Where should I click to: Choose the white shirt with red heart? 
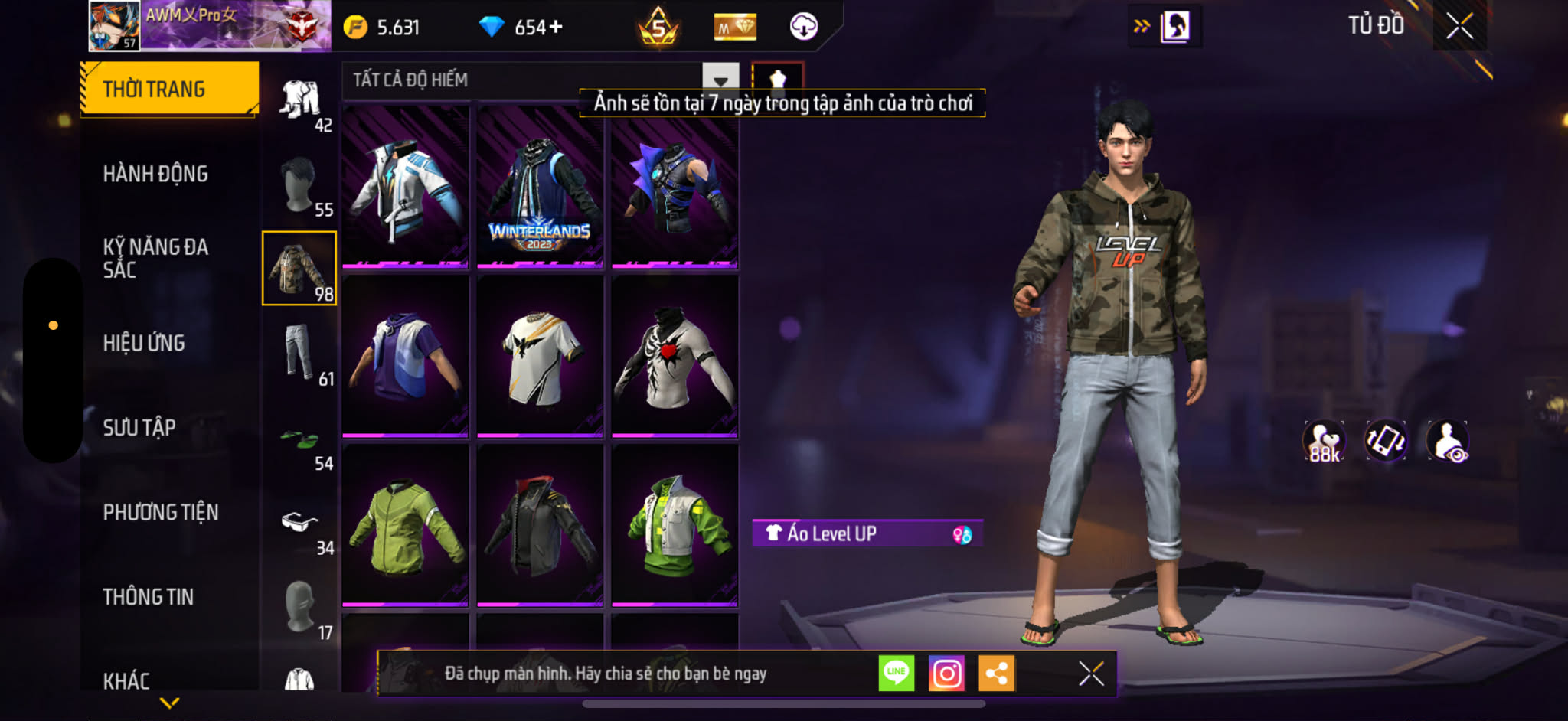[675, 356]
